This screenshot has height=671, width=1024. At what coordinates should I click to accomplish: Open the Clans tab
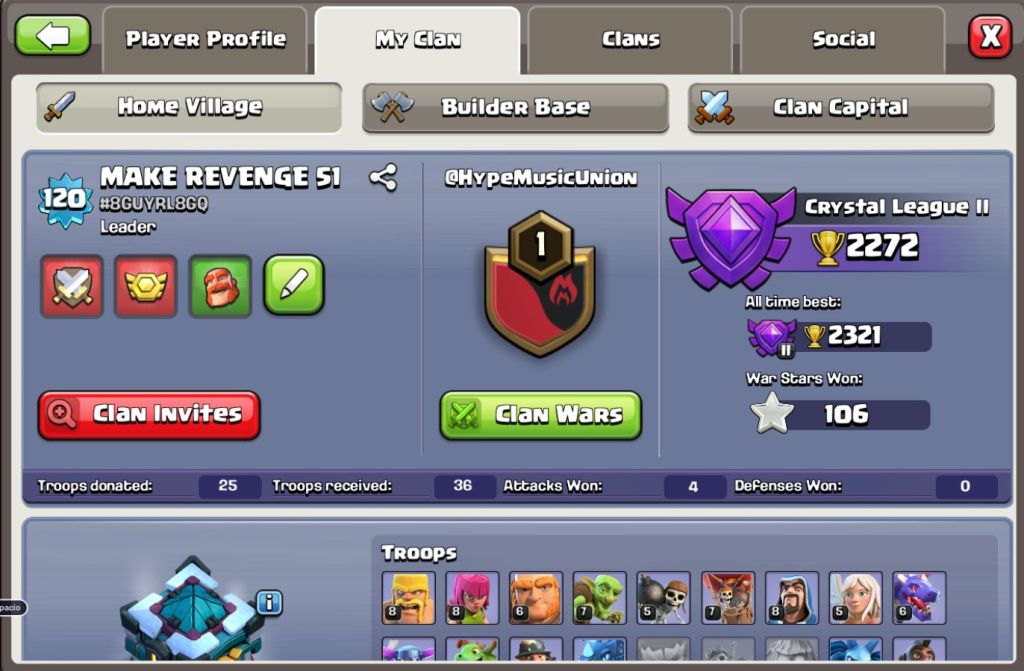click(x=631, y=40)
